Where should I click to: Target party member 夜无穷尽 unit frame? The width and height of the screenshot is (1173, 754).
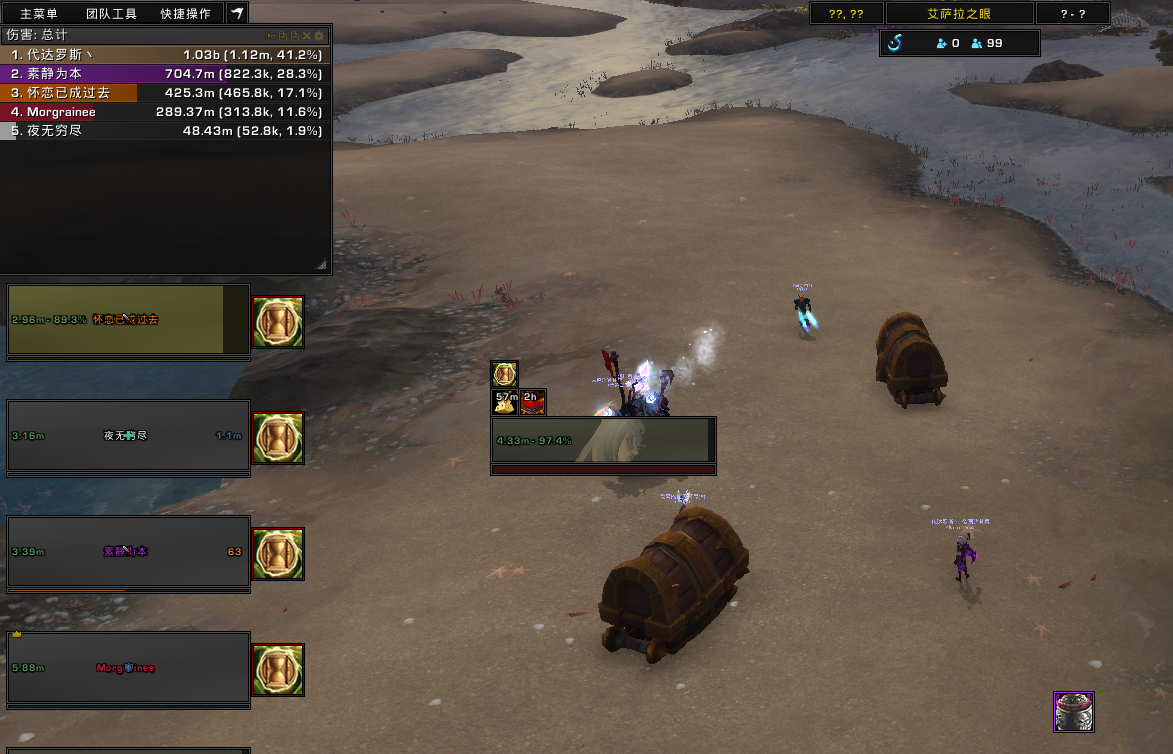coord(128,436)
